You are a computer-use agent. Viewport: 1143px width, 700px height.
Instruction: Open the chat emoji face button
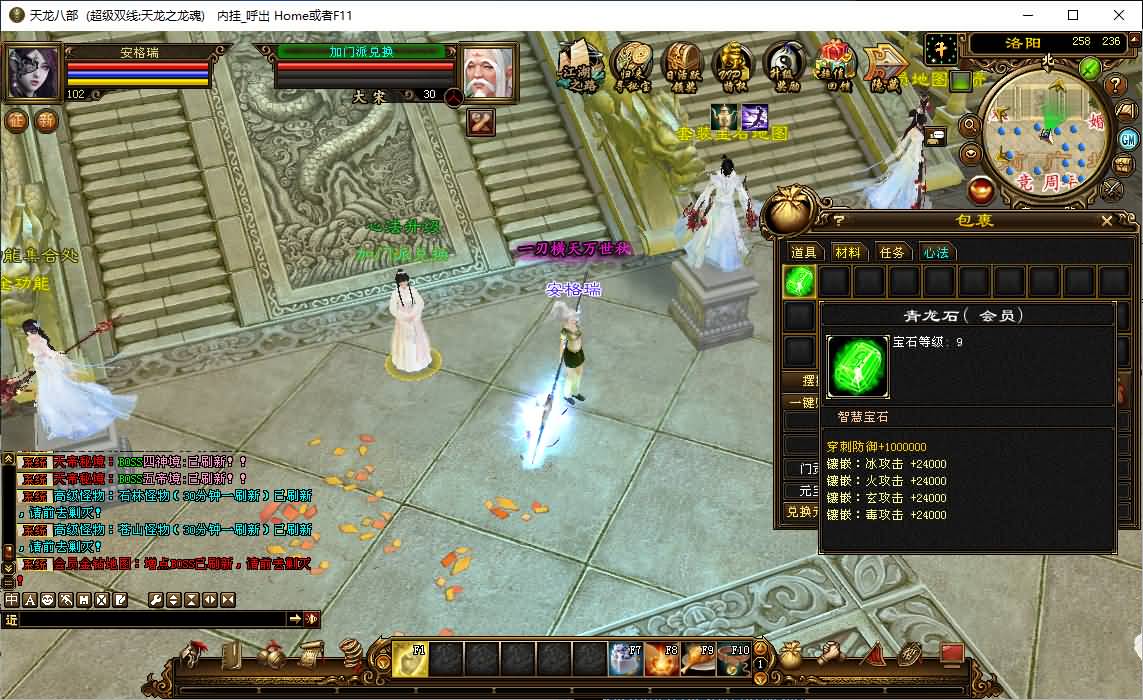tap(48, 599)
